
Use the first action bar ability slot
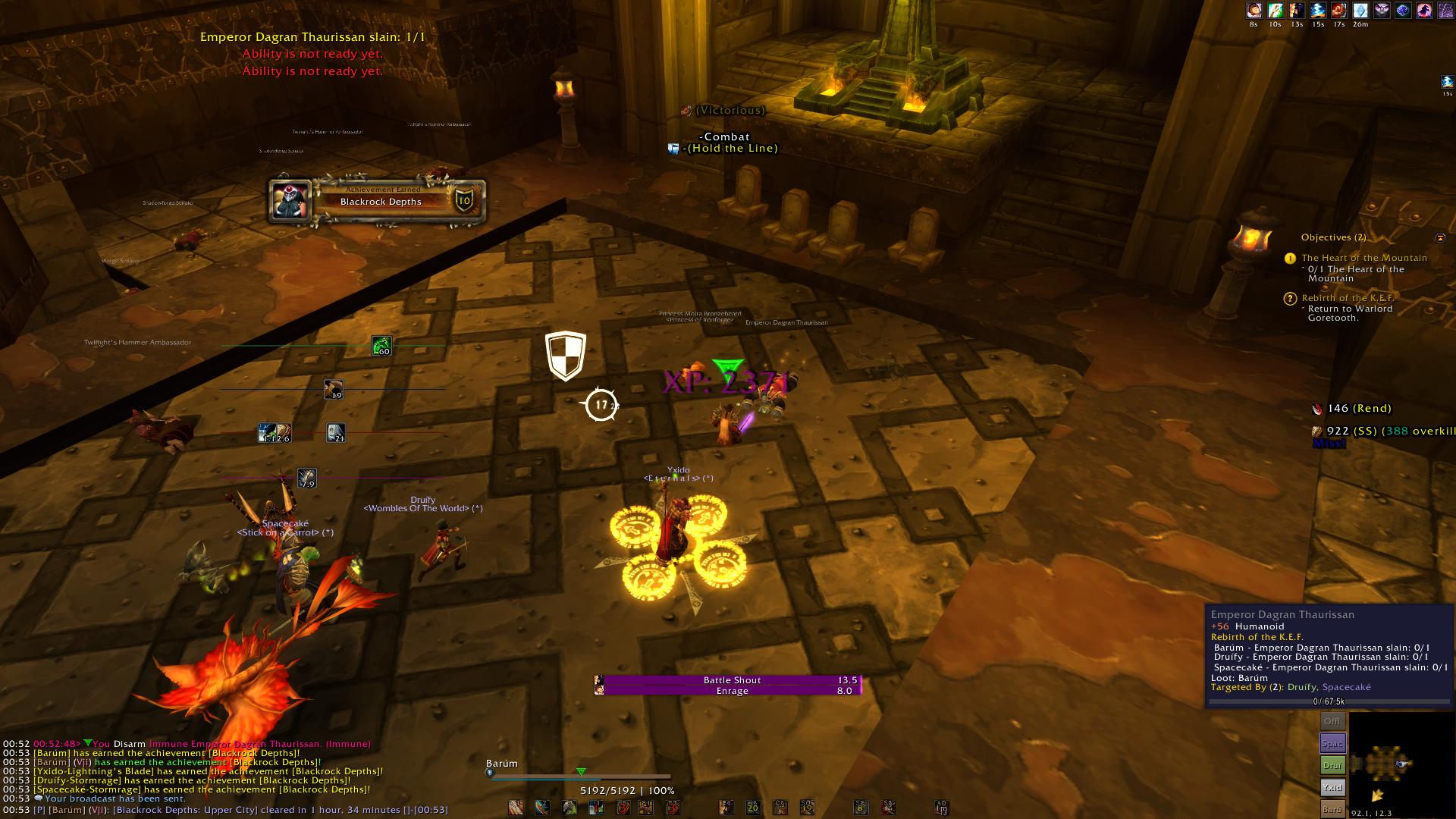(x=516, y=808)
